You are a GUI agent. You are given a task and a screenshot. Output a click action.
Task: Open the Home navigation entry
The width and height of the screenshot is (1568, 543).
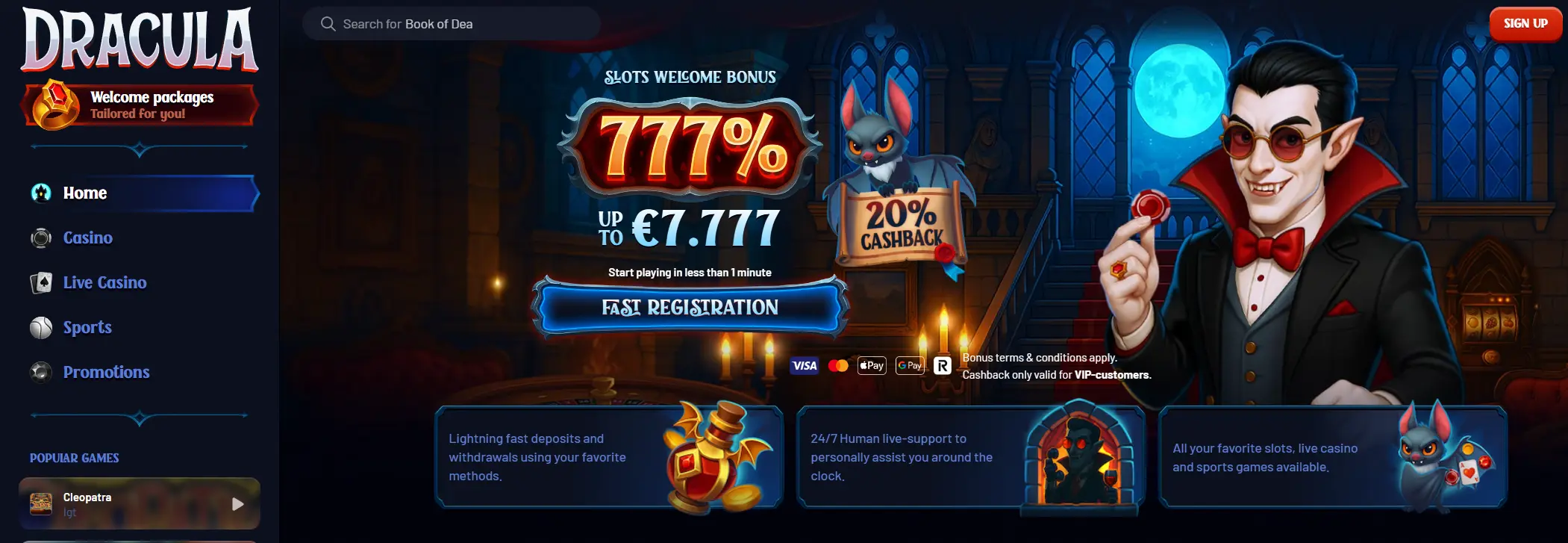pyautogui.click(x=84, y=193)
